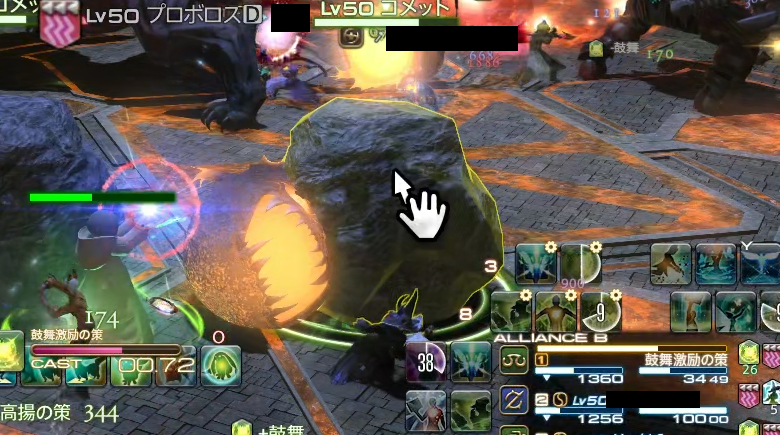Use the winged fairy ability beside the 38 cooldown
Screen dimensions: 780x435
470,361
